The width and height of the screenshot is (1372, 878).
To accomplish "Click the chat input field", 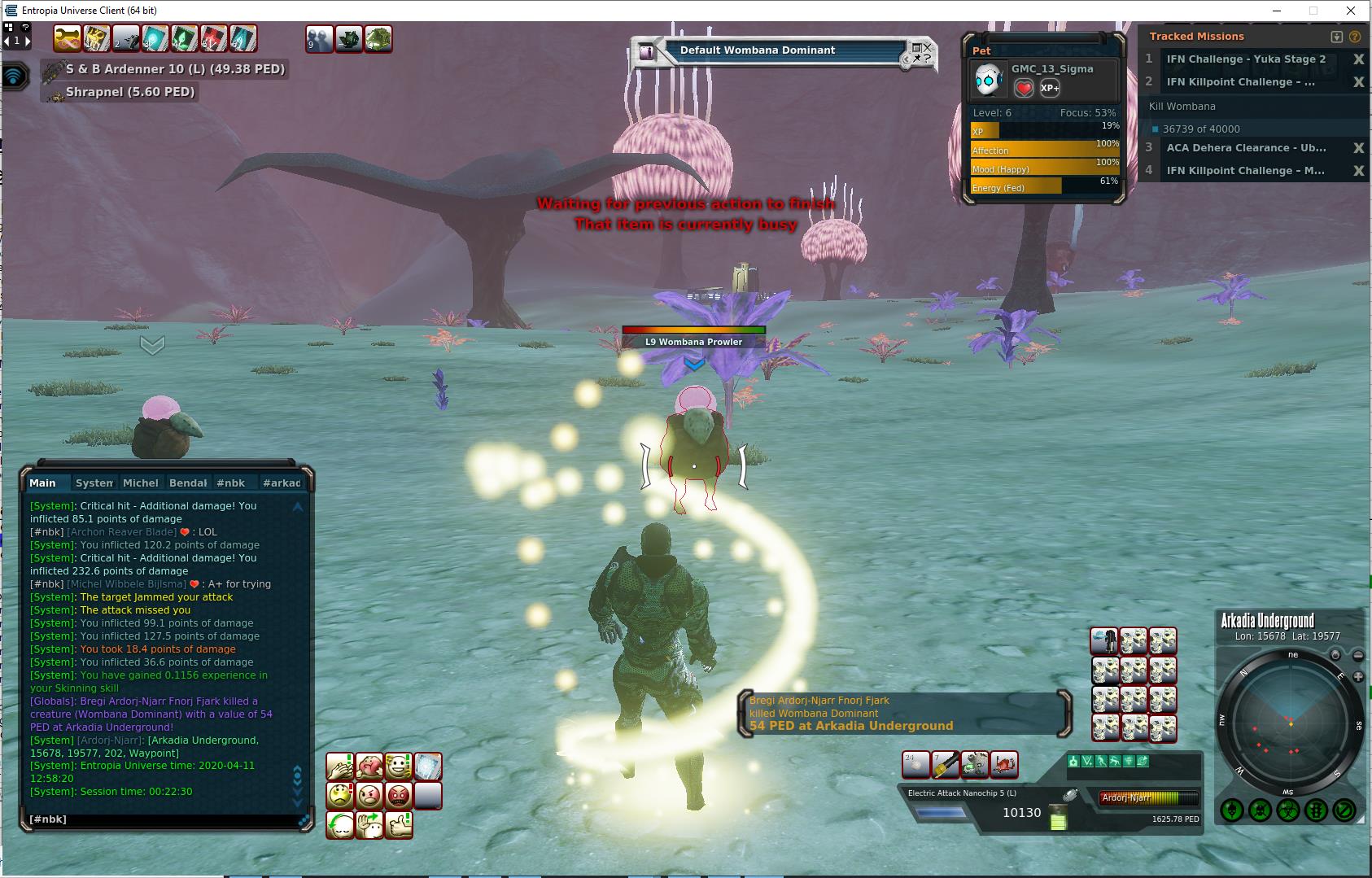I will click(163, 819).
